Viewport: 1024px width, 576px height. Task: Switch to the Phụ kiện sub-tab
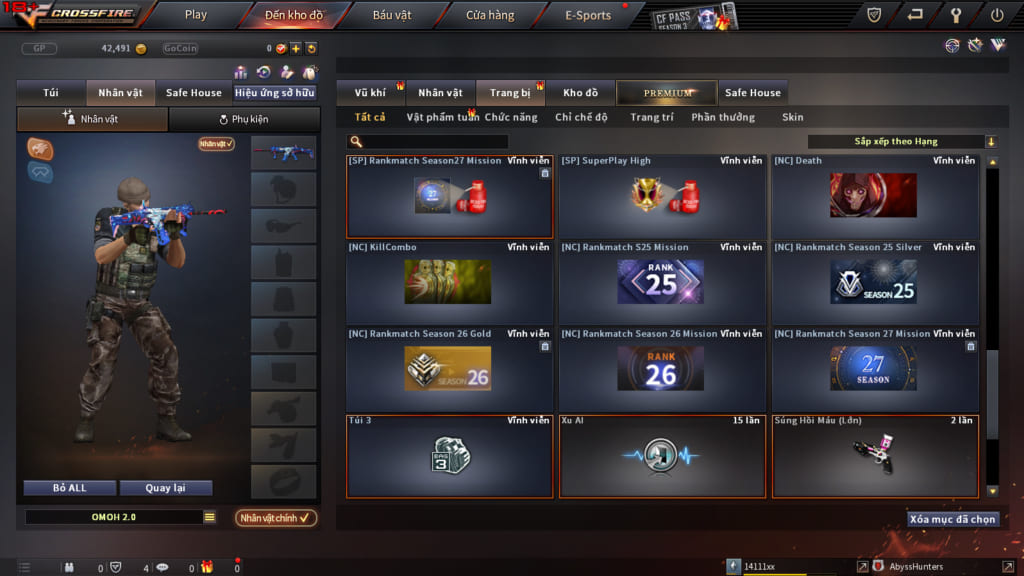pyautogui.click(x=243, y=119)
